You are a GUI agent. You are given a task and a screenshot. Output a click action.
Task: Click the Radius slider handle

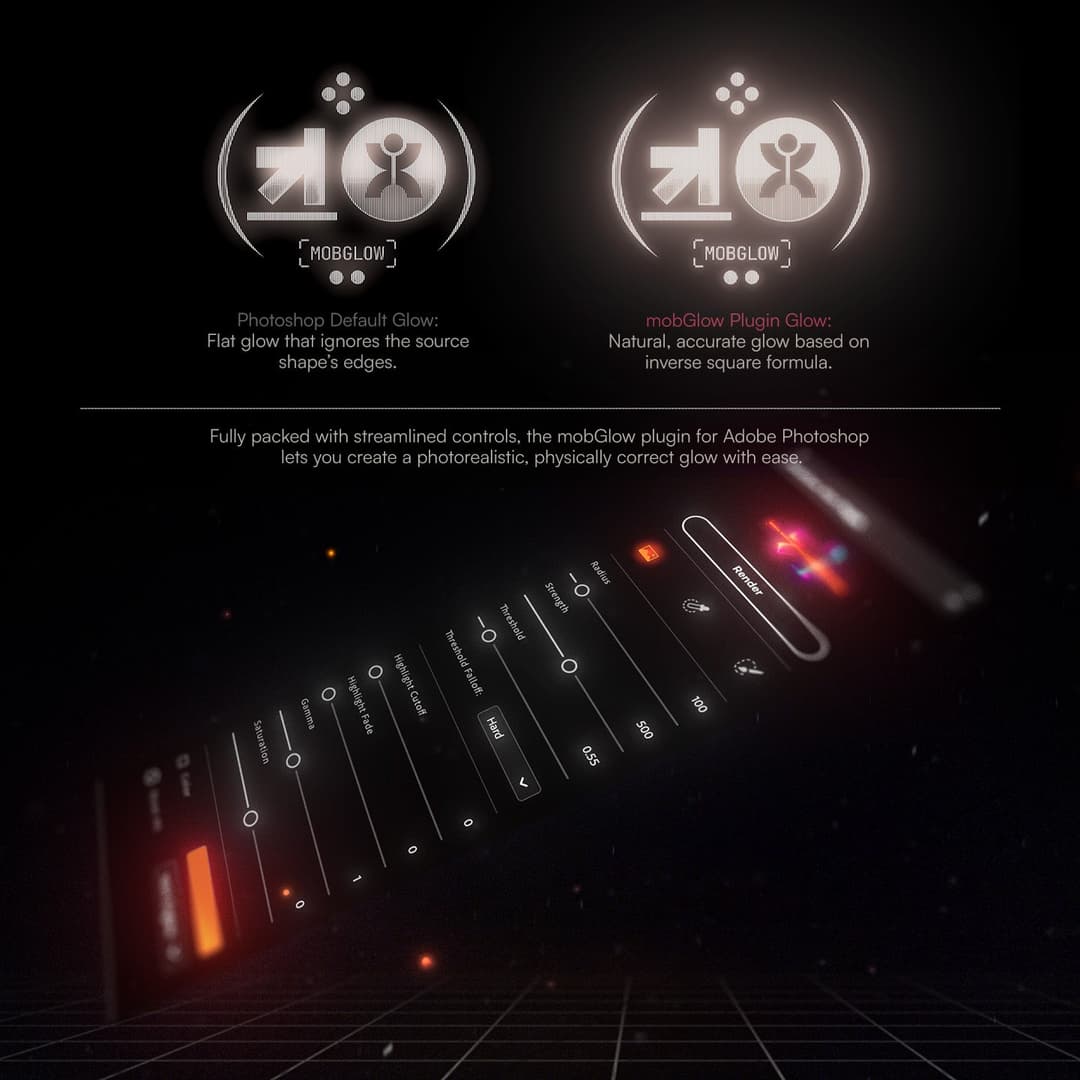[581, 589]
